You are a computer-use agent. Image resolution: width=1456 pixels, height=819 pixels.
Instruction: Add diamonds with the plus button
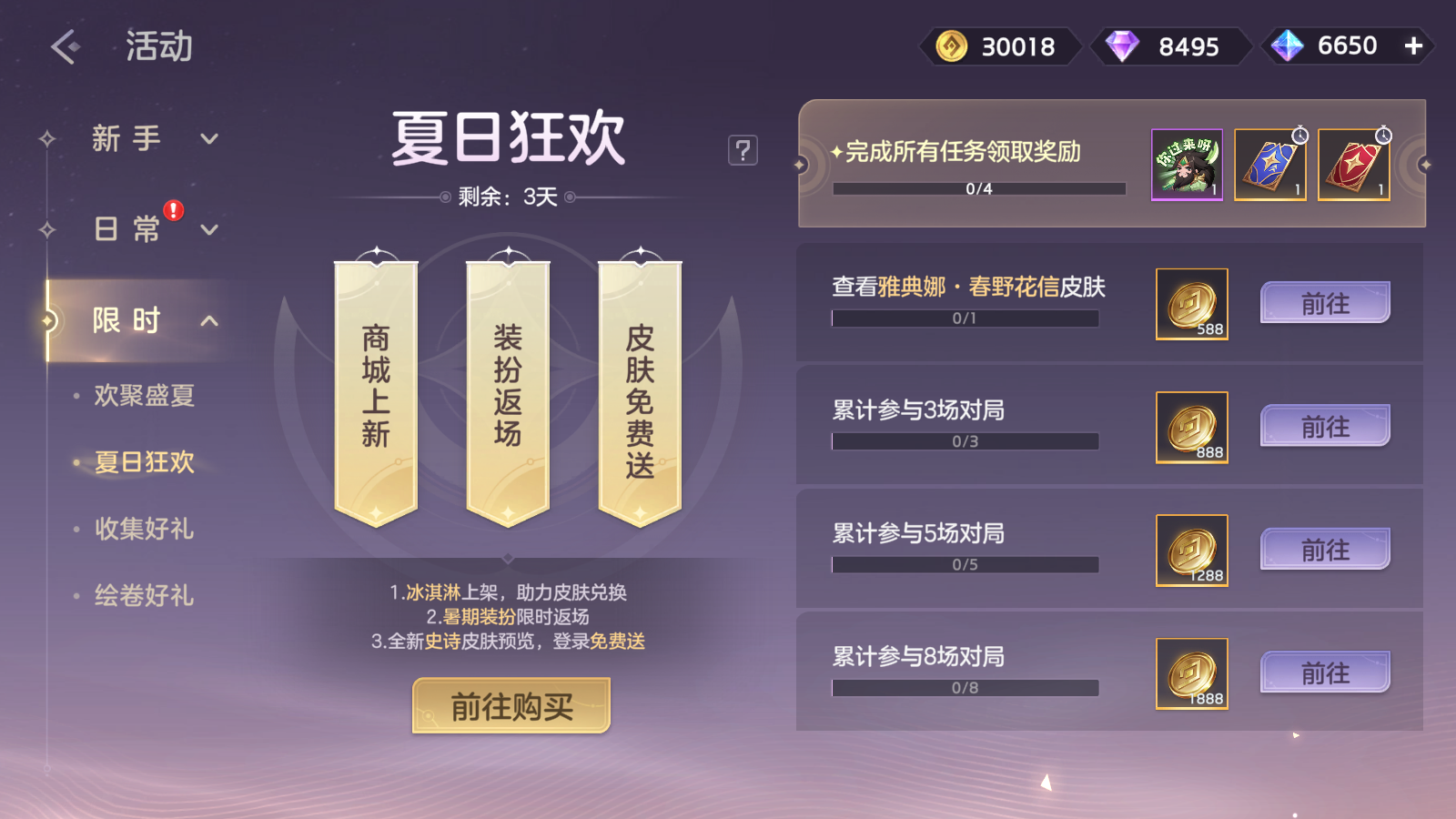click(x=1413, y=45)
